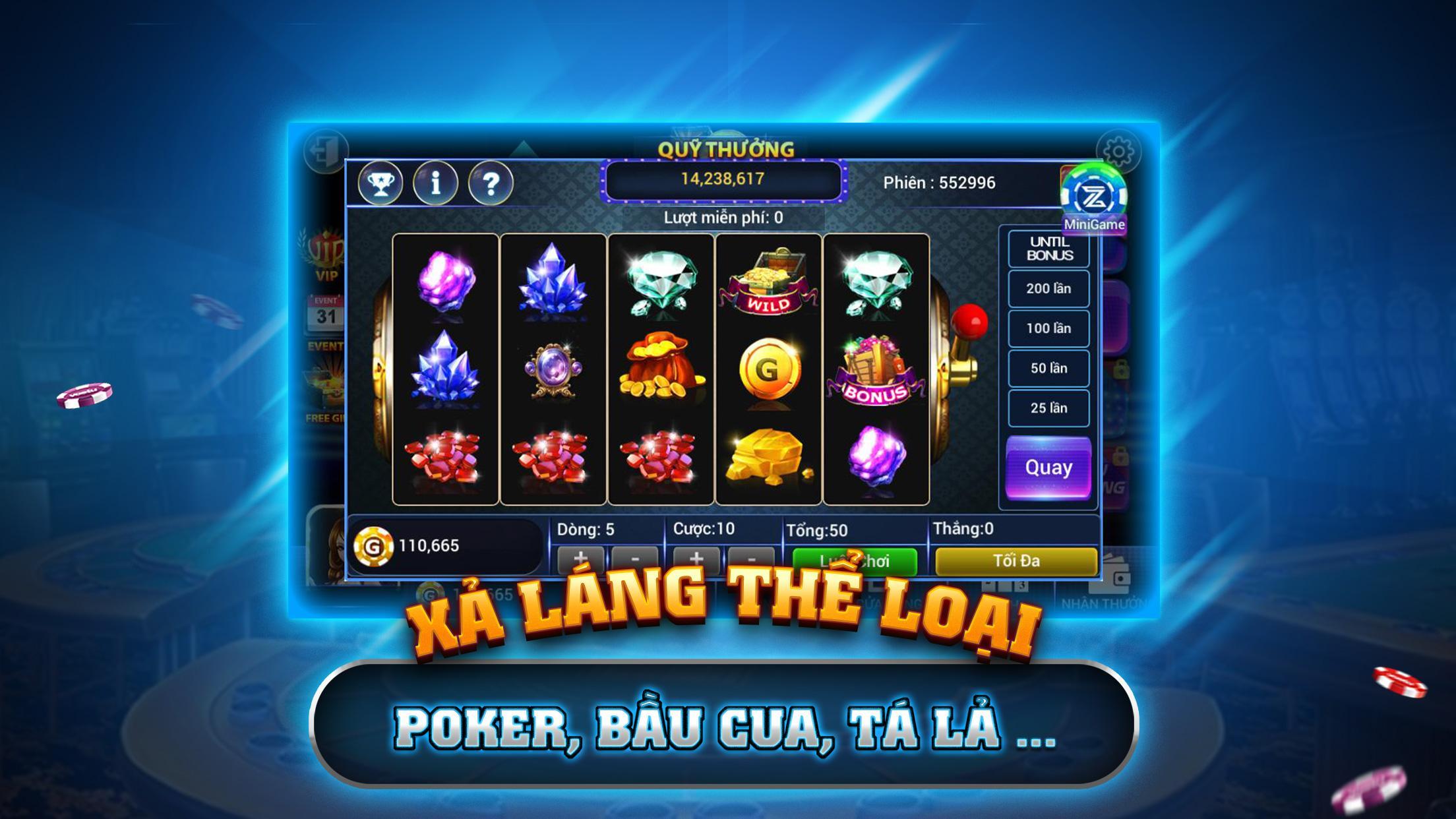Open help with the question mark icon
Viewport: 1456px width, 819px height.
[491, 183]
